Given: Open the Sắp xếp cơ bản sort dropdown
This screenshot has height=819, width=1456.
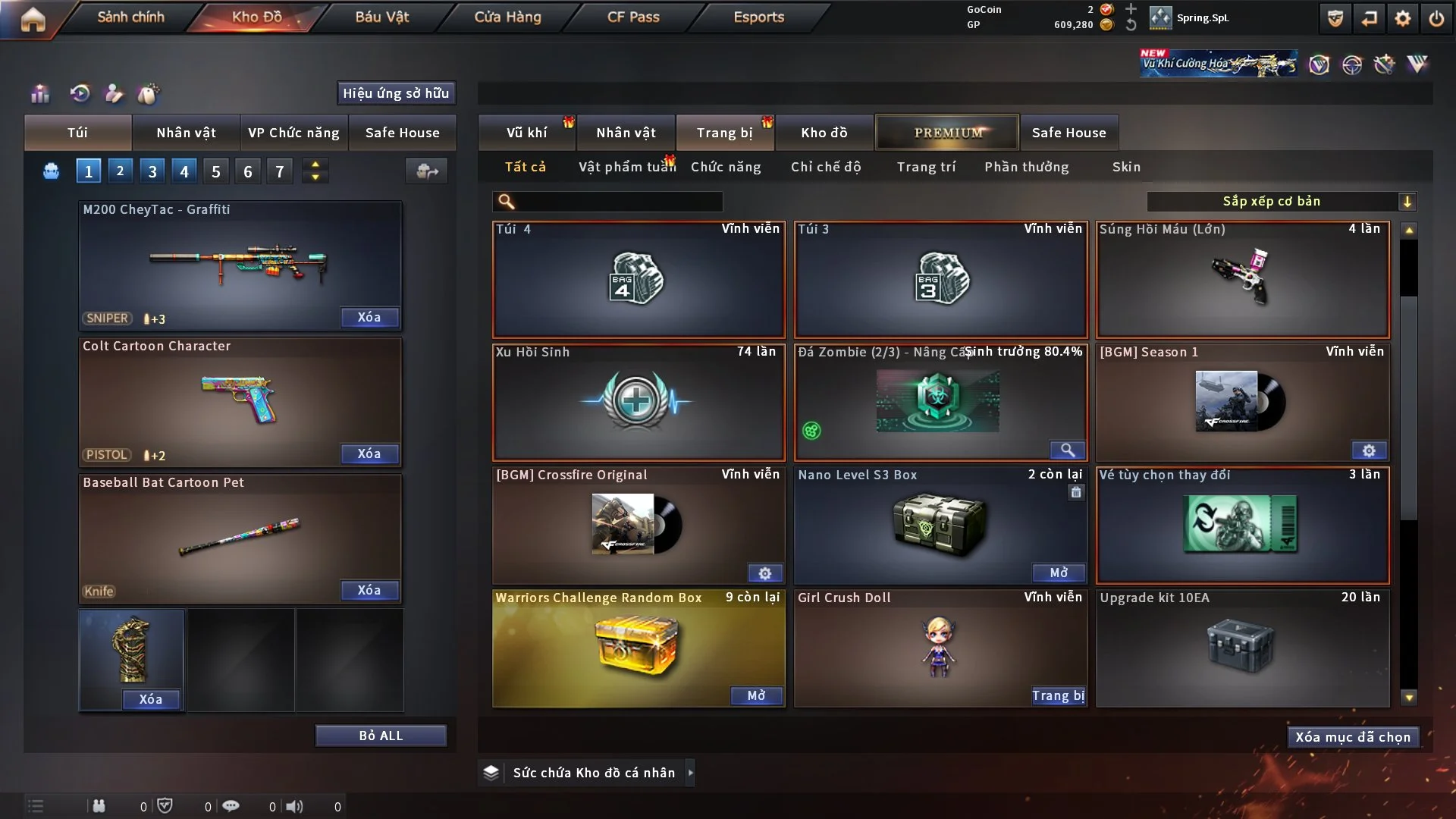Looking at the screenshot, I should [1281, 202].
